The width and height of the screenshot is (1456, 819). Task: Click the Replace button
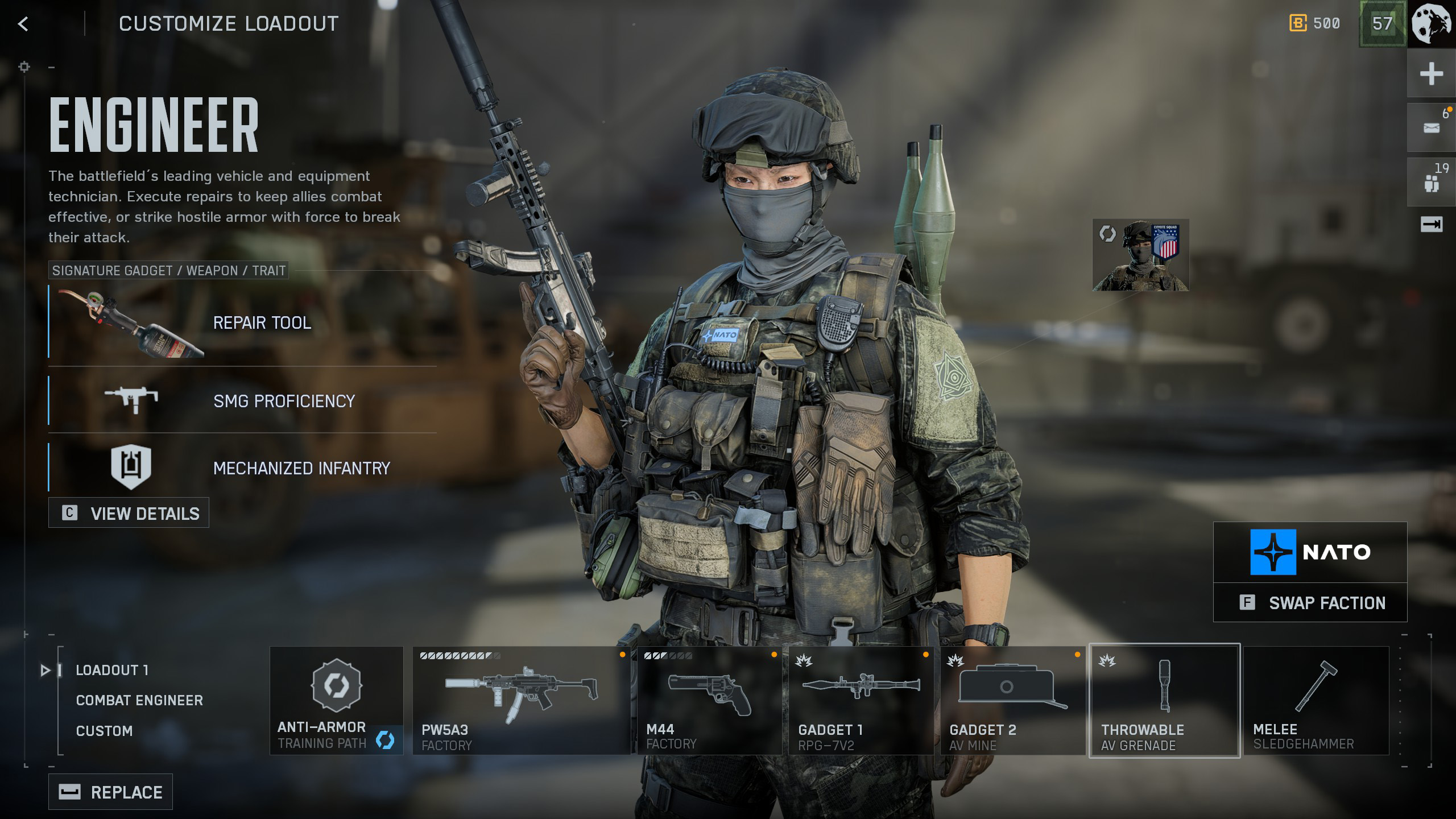[111, 792]
